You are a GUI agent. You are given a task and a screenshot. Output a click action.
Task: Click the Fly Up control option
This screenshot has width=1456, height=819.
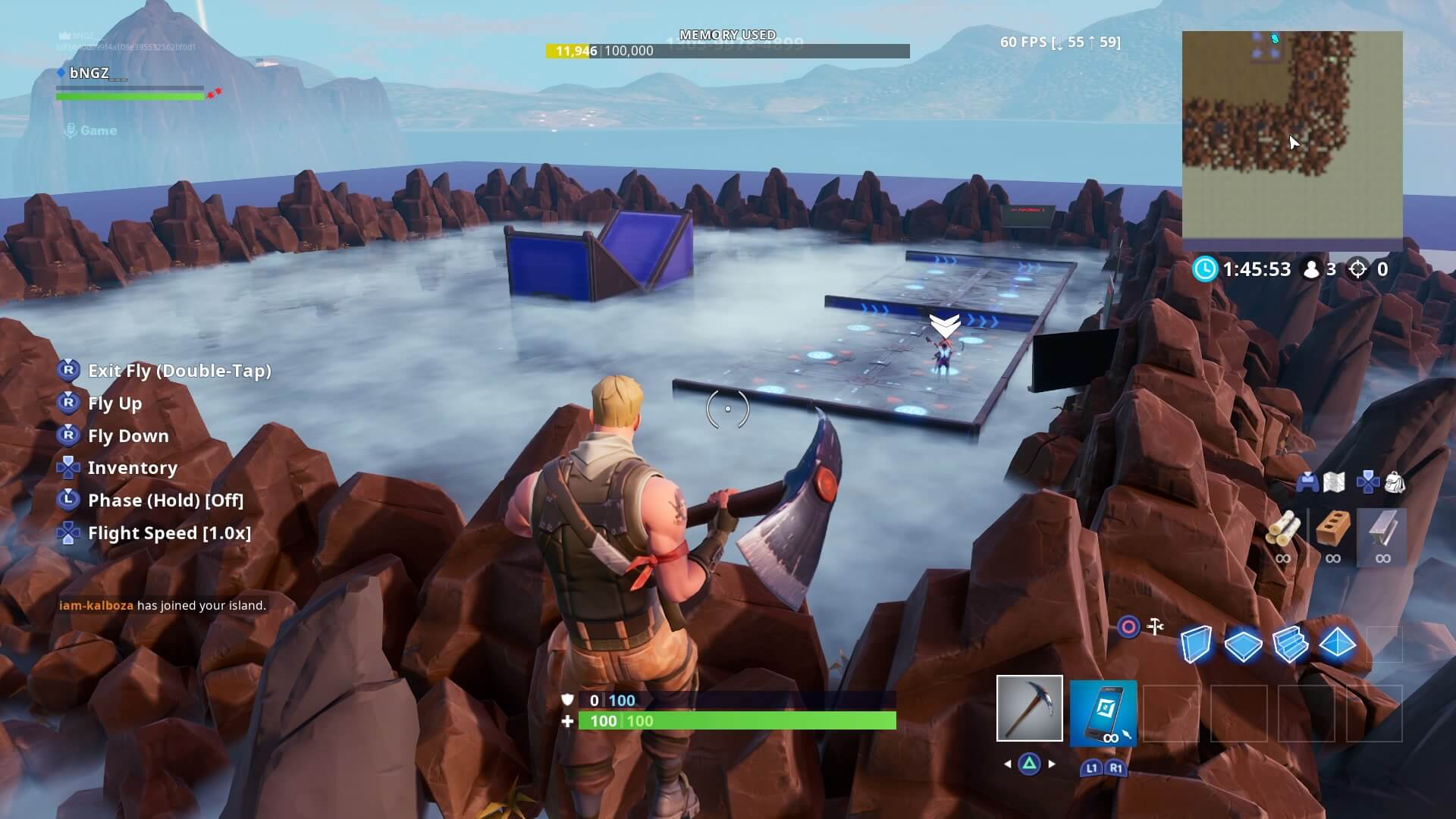click(115, 403)
